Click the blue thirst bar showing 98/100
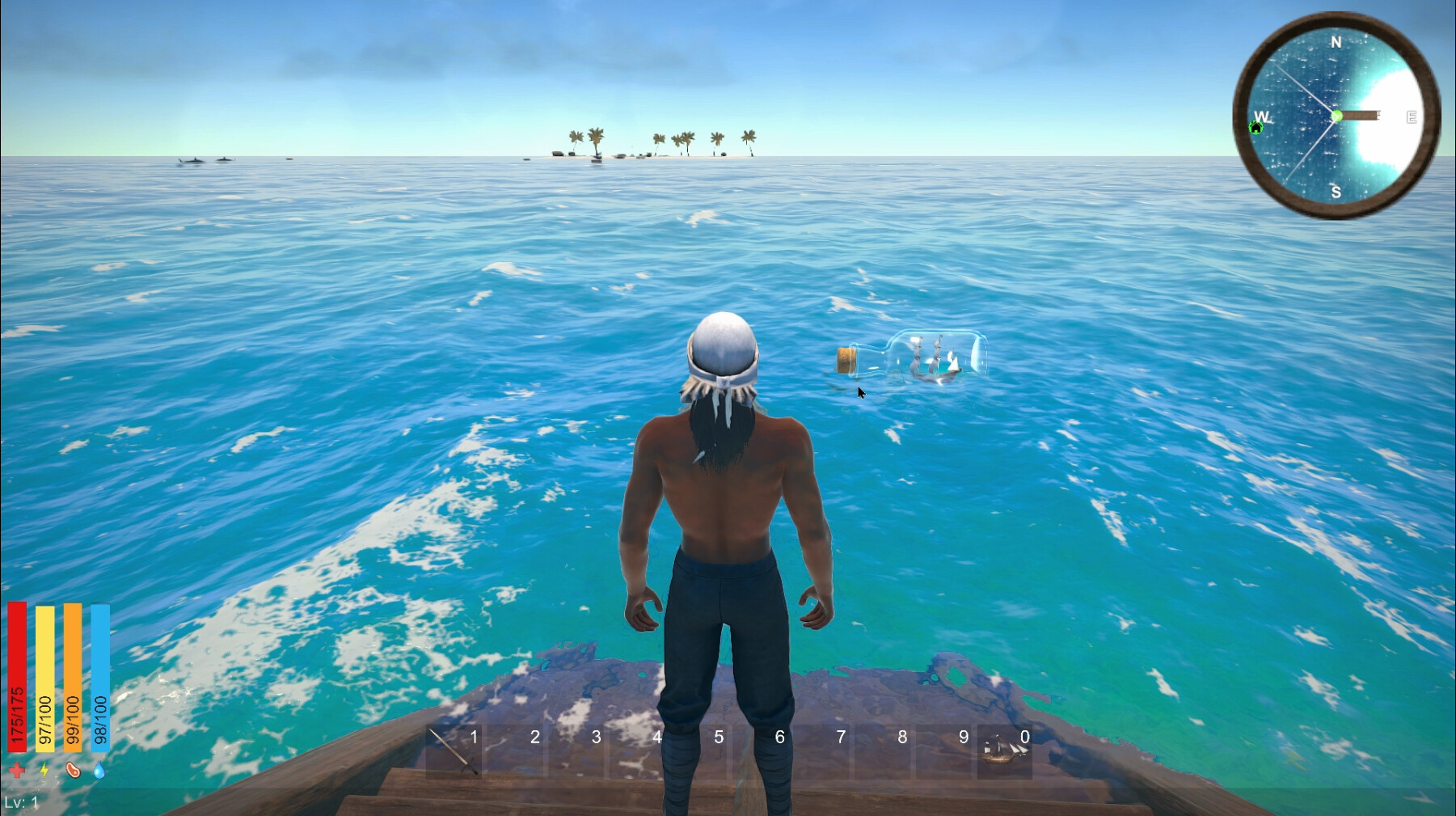This screenshot has height=816, width=1456. [100, 679]
